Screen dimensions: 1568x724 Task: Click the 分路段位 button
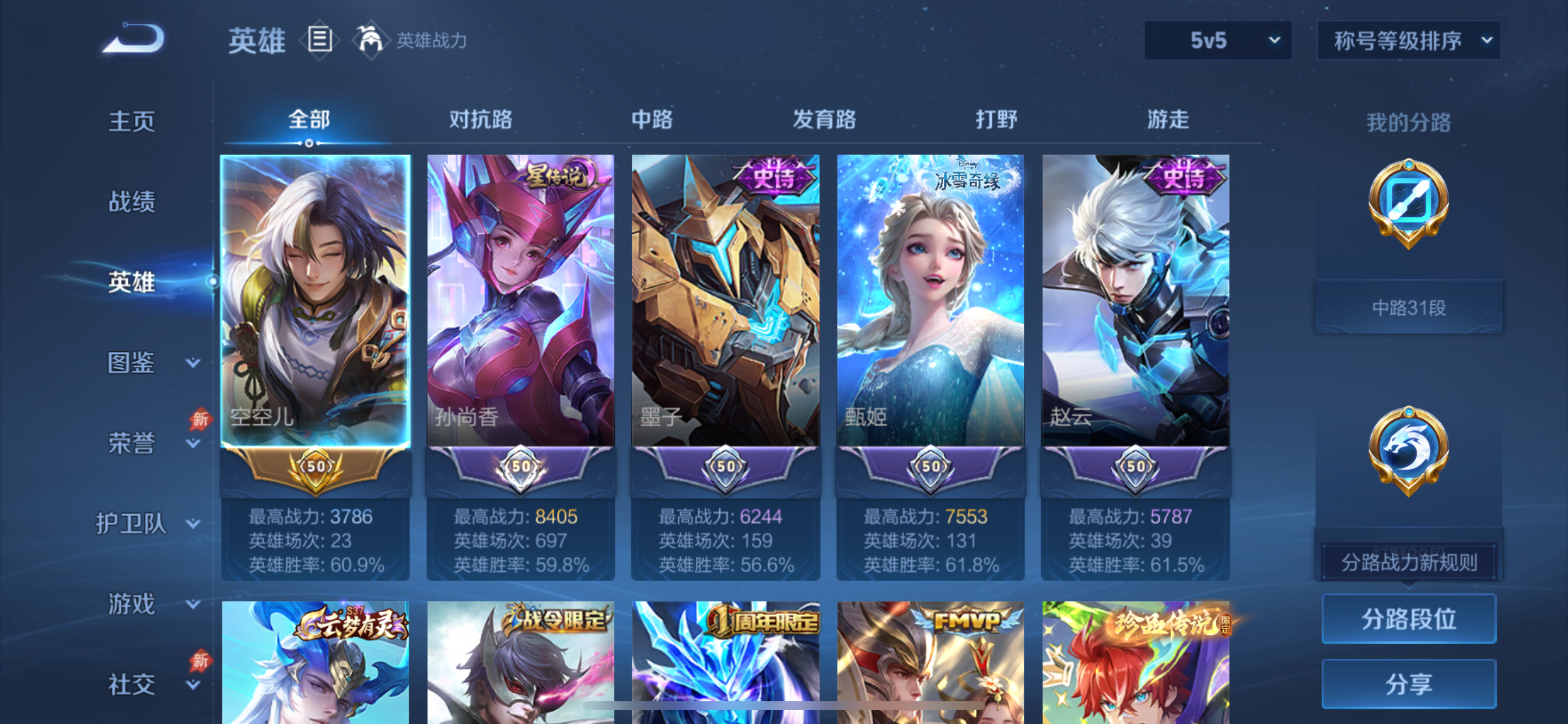pyautogui.click(x=1409, y=620)
